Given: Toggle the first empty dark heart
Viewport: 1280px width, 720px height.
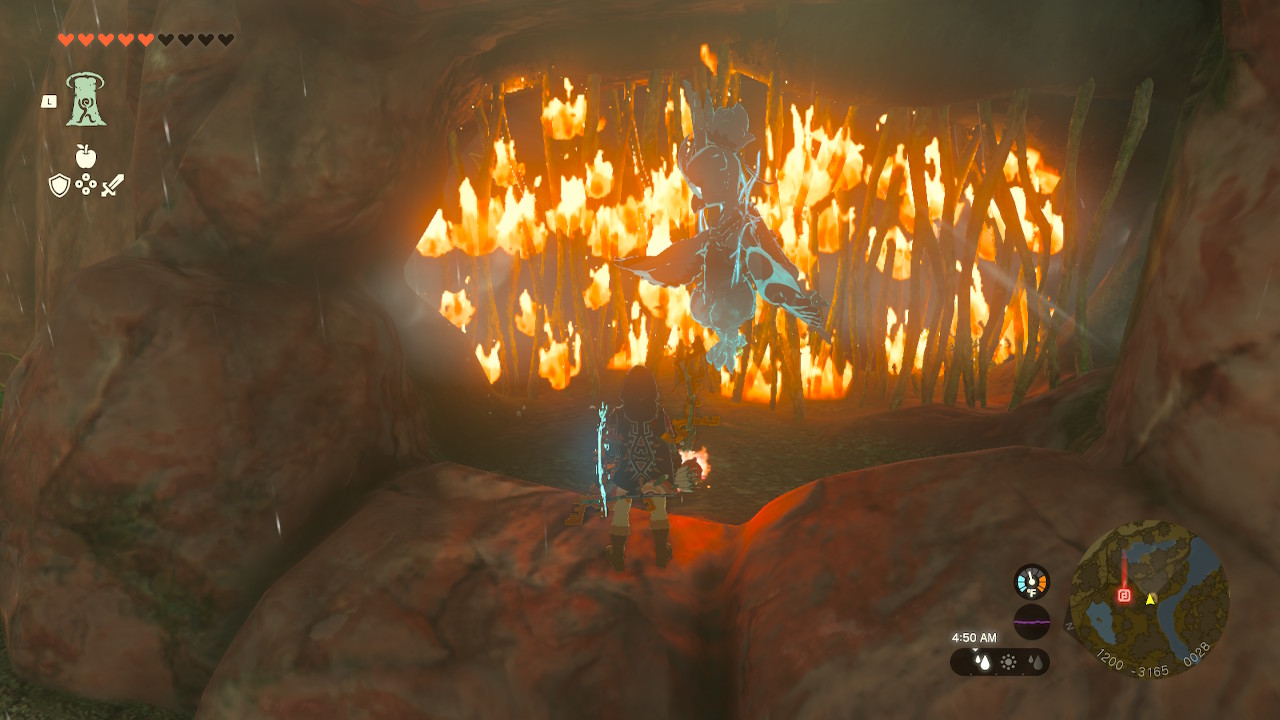Looking at the screenshot, I should click(166, 40).
